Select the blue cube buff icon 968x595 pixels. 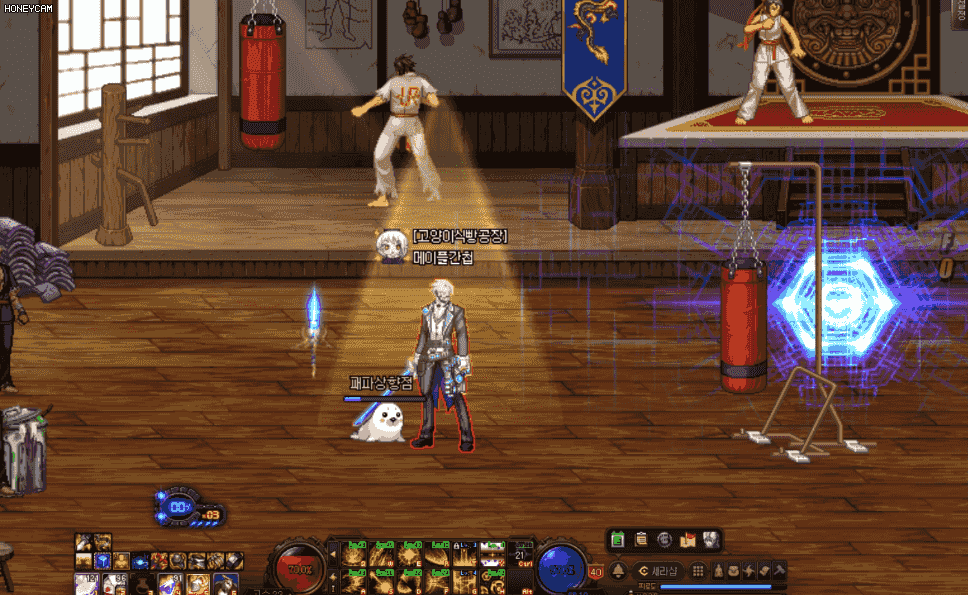tap(103, 561)
